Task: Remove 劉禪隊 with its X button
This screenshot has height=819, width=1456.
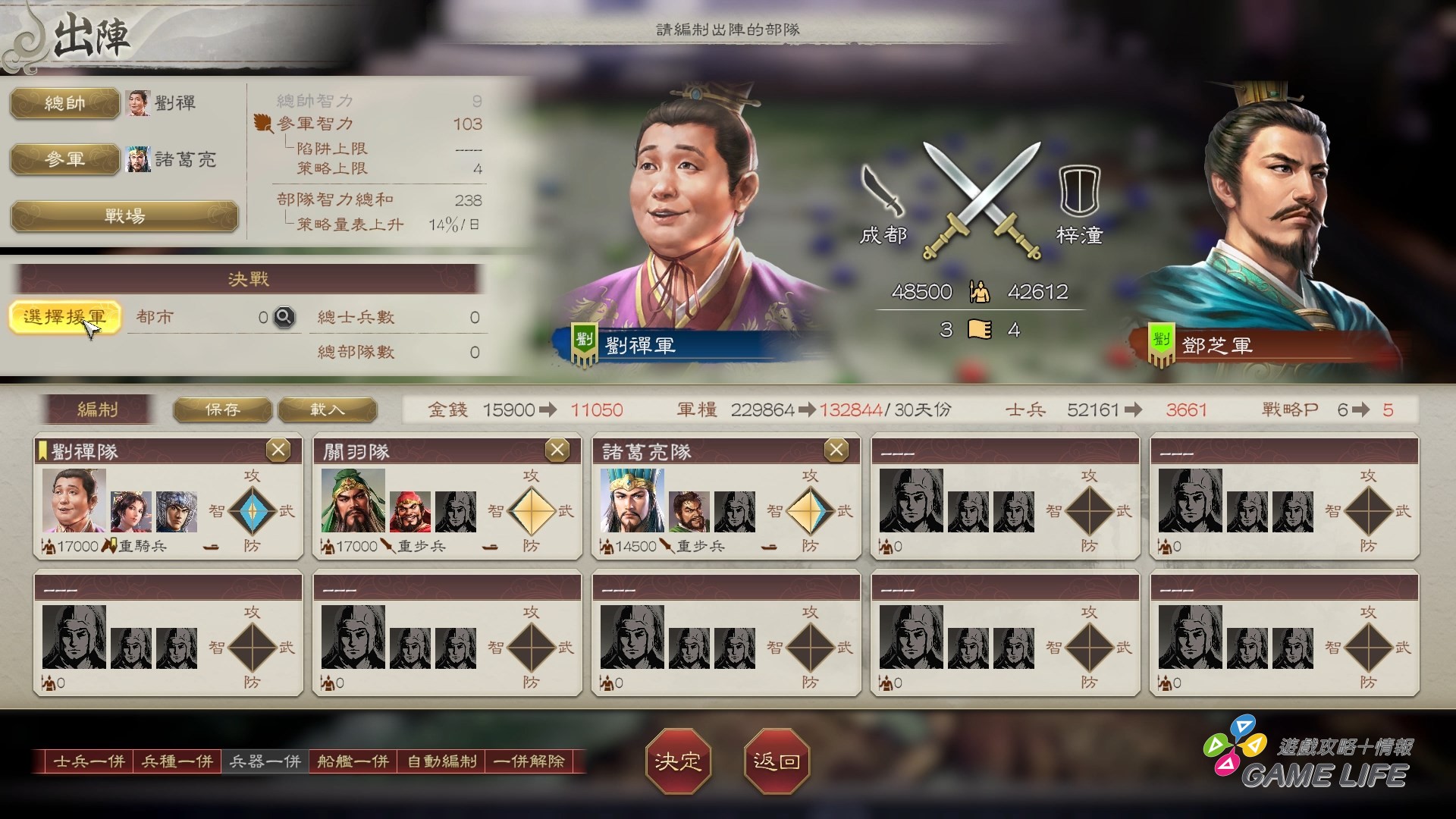Action: [278, 449]
